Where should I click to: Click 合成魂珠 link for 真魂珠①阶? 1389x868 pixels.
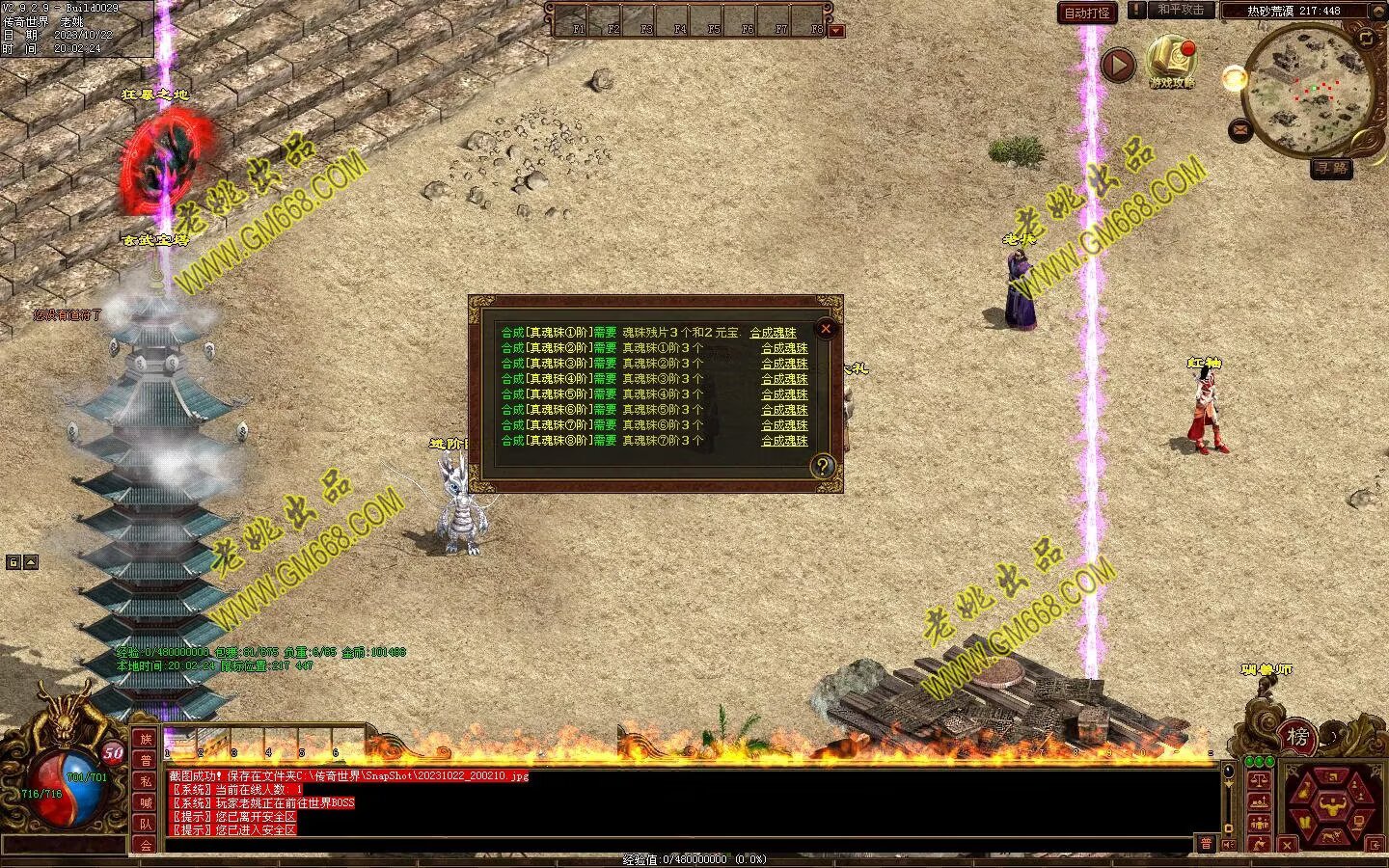tap(774, 333)
